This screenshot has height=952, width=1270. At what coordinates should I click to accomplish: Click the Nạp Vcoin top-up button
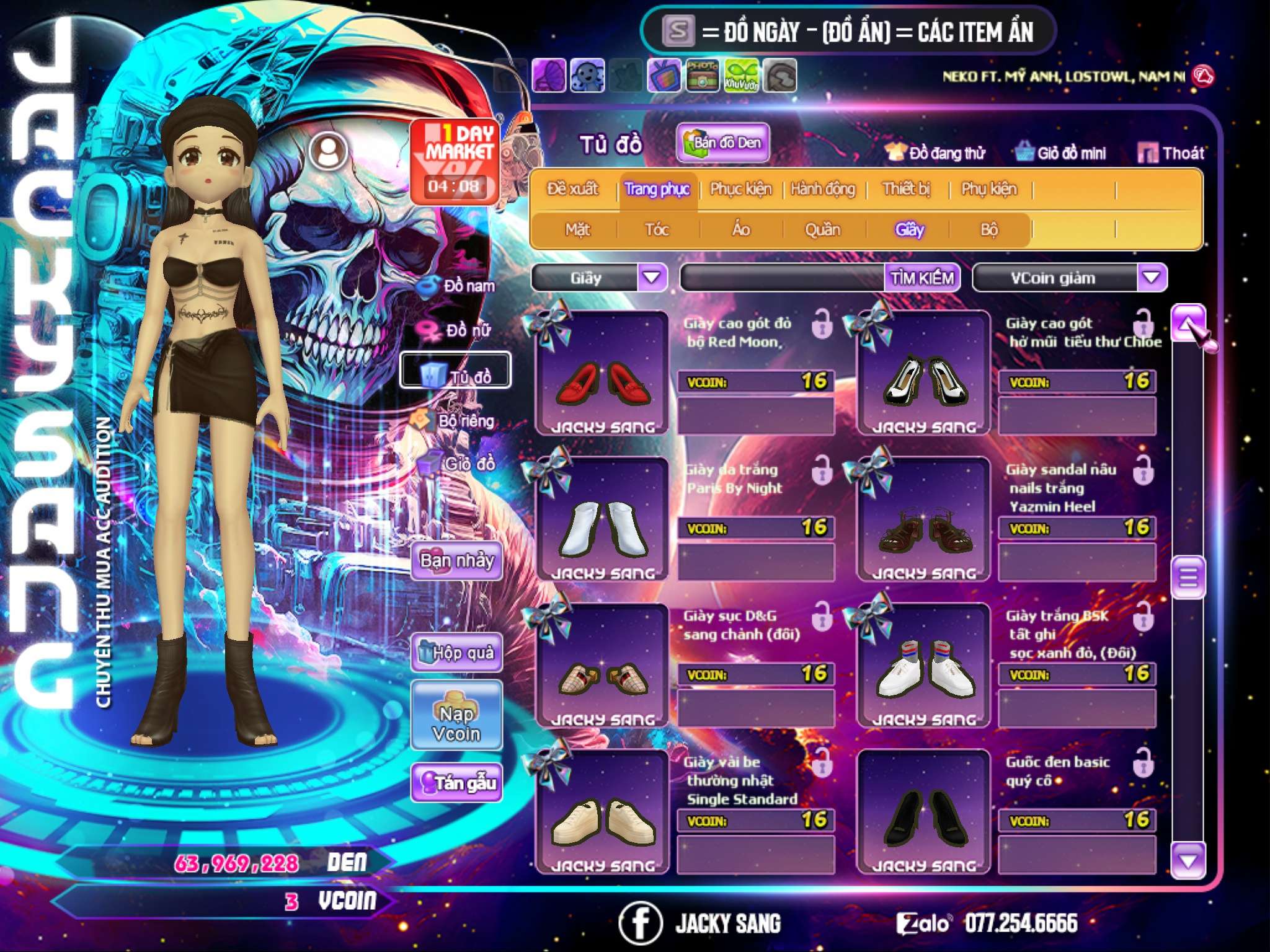coord(456,723)
